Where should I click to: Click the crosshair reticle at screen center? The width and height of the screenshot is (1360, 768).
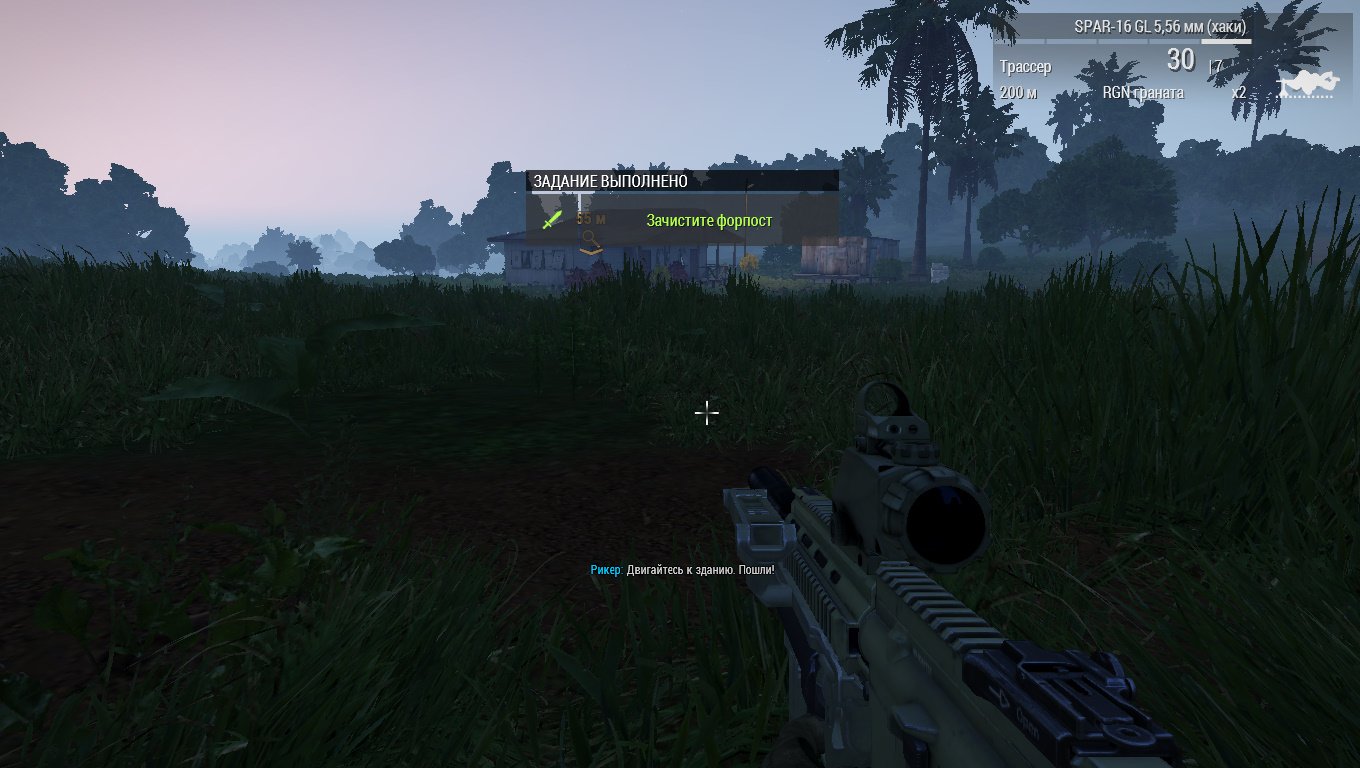point(707,413)
